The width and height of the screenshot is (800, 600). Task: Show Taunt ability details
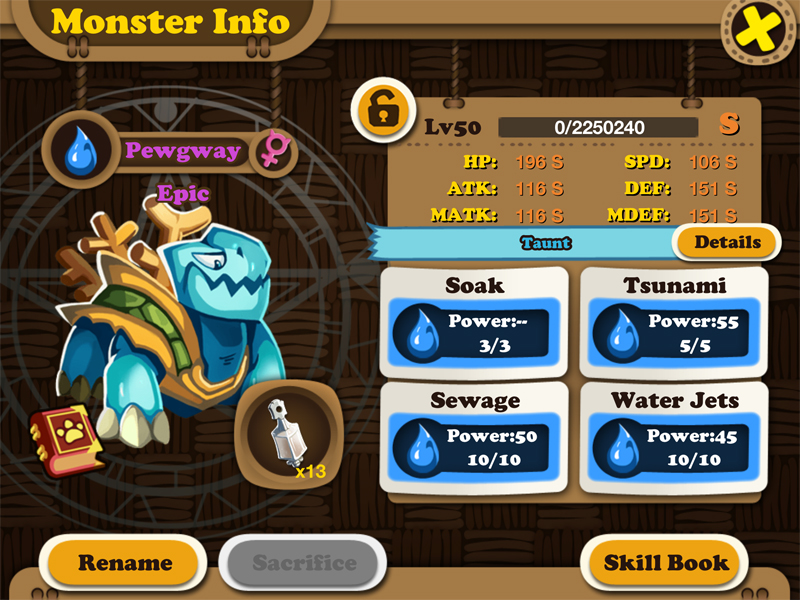pos(727,242)
